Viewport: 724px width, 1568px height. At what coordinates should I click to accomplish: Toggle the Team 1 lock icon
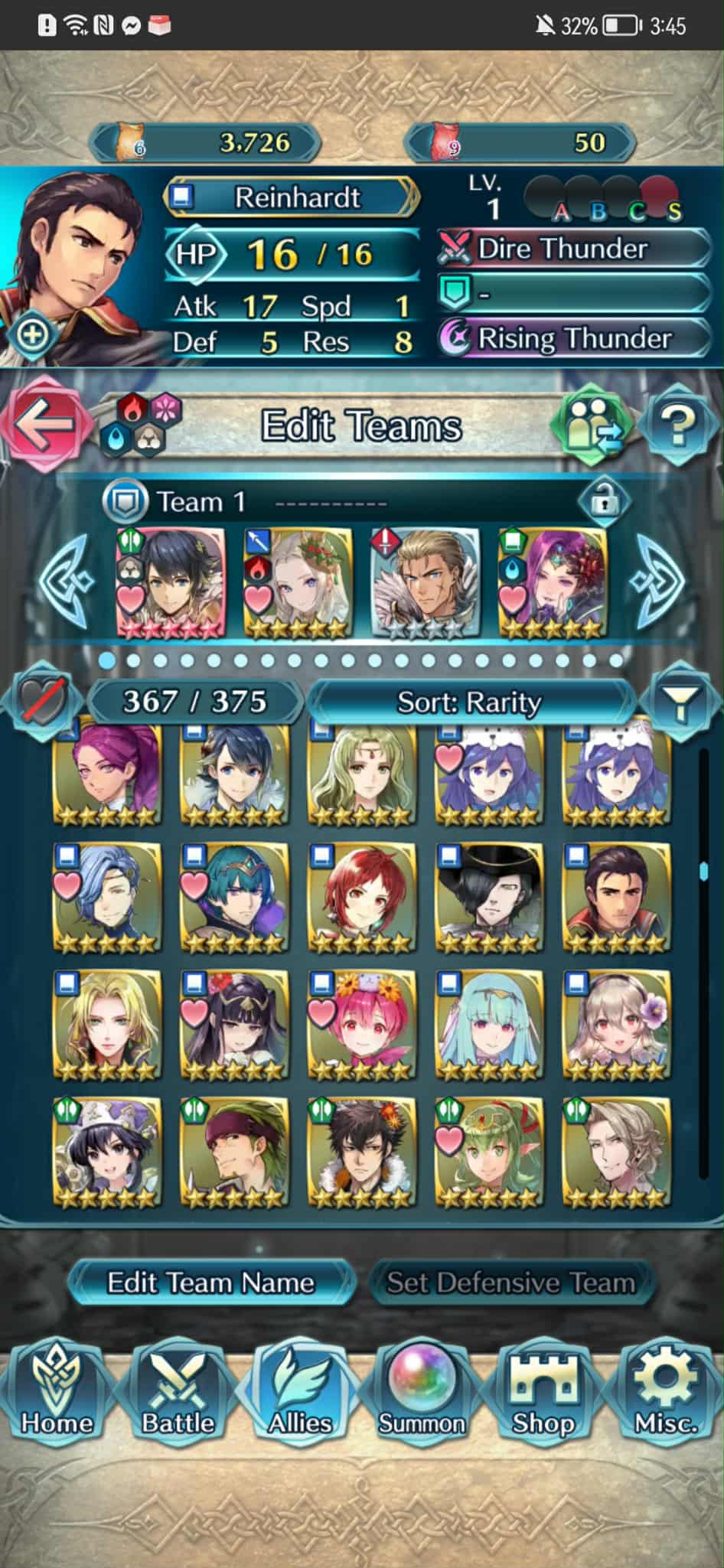pos(604,501)
